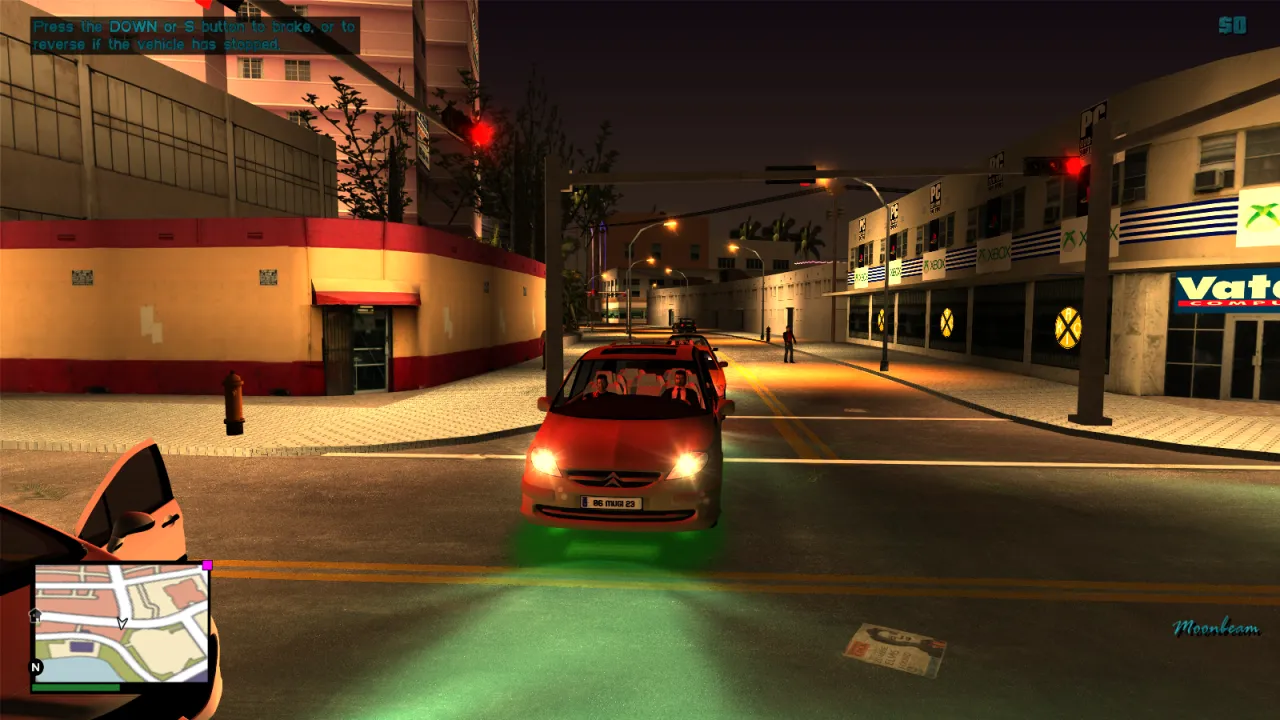Click the pink destination blip above the minimap
The width and height of the screenshot is (1280, 720).
(207, 566)
